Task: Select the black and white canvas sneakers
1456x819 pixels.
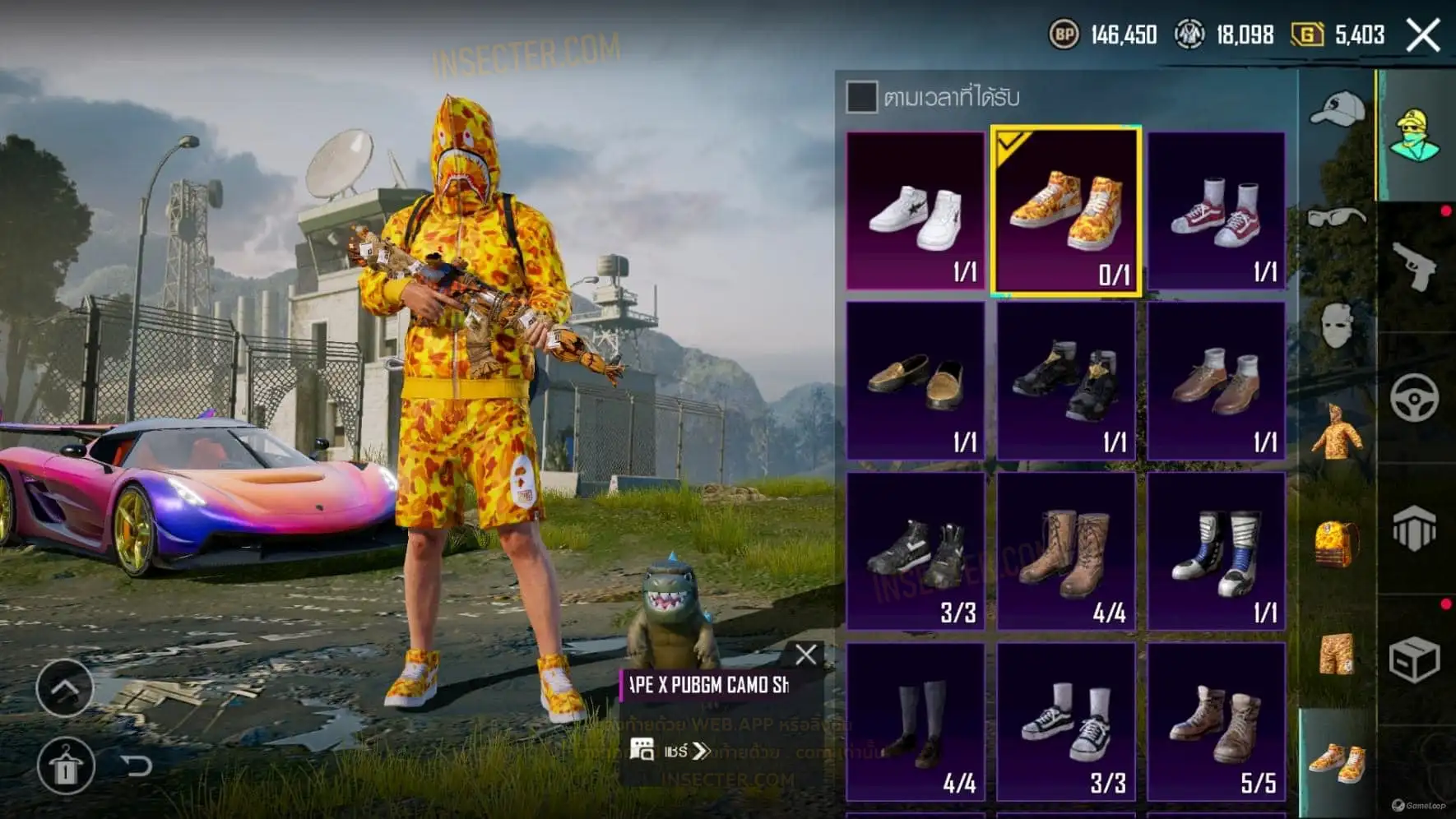Action: [x=1066, y=722]
